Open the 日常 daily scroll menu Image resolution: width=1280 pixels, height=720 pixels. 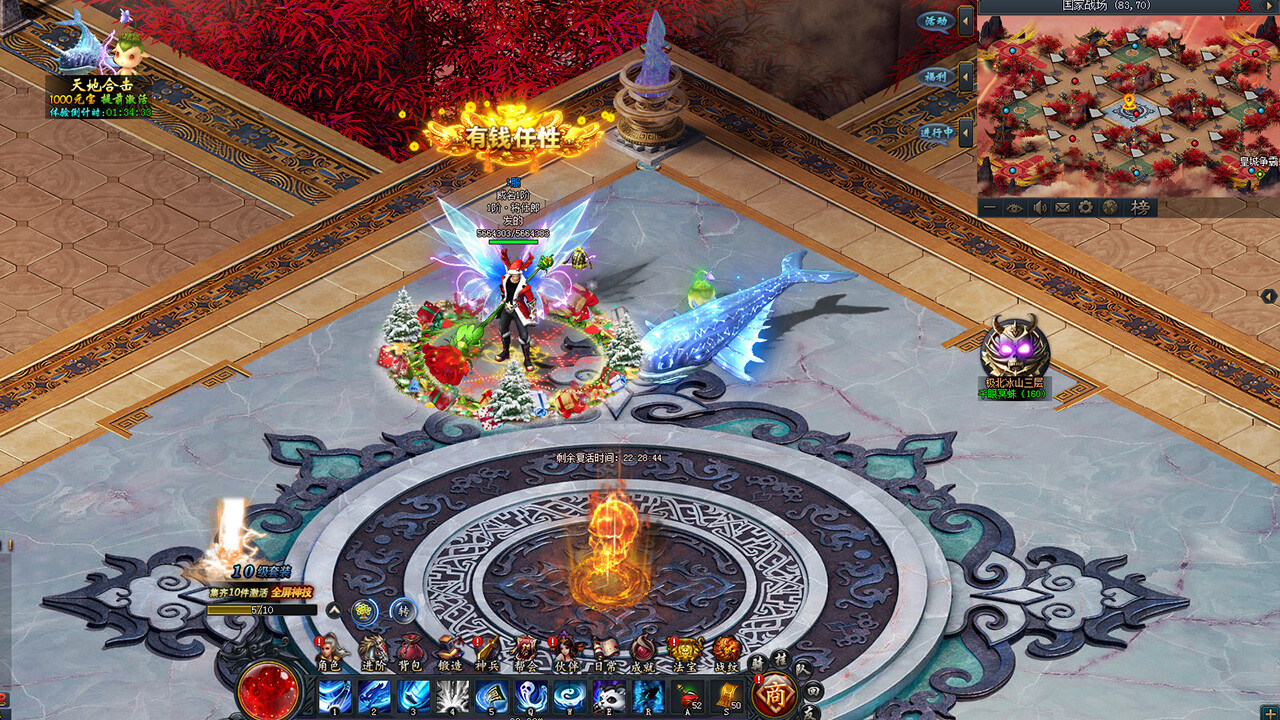click(x=604, y=652)
